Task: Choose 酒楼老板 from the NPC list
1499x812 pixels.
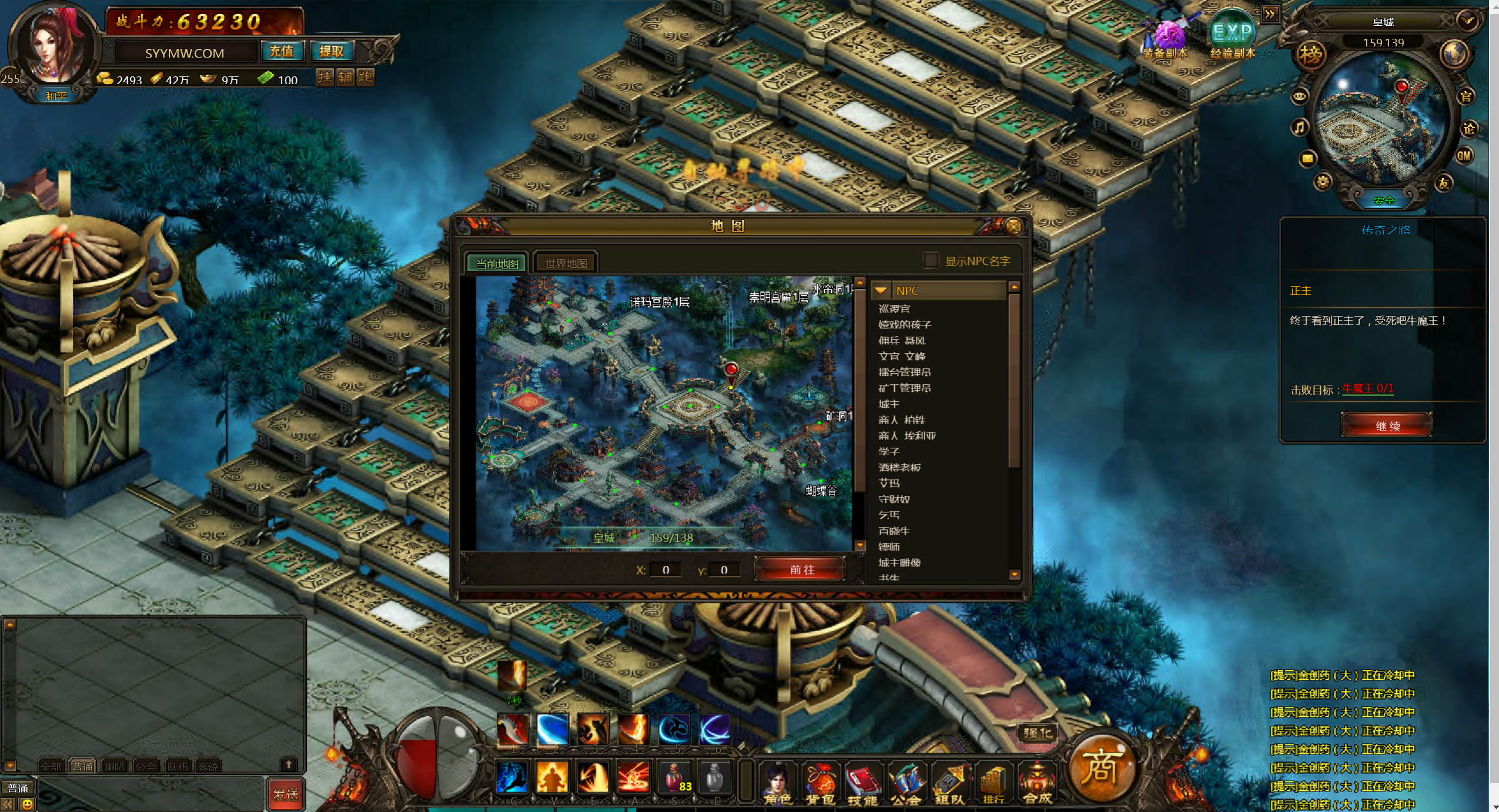Action: tap(899, 467)
